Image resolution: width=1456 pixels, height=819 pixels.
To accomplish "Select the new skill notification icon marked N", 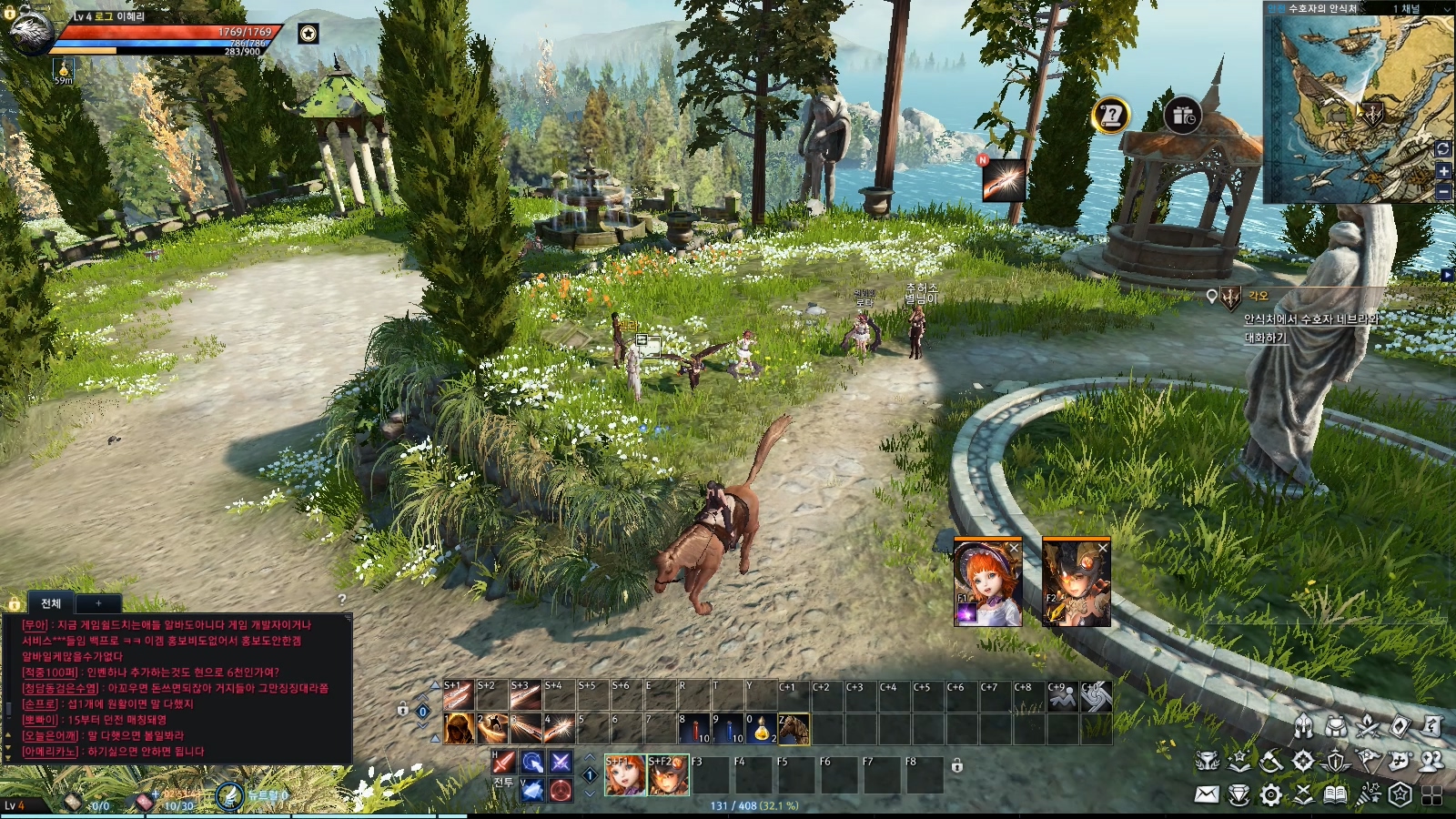I will point(1003,179).
